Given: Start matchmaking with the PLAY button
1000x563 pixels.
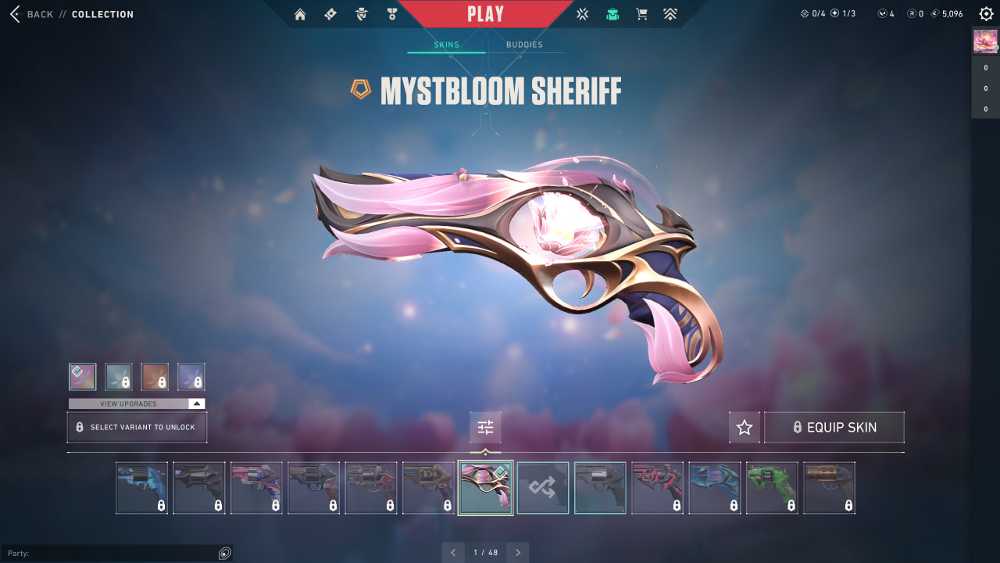Looking at the screenshot, I should pos(485,14).
